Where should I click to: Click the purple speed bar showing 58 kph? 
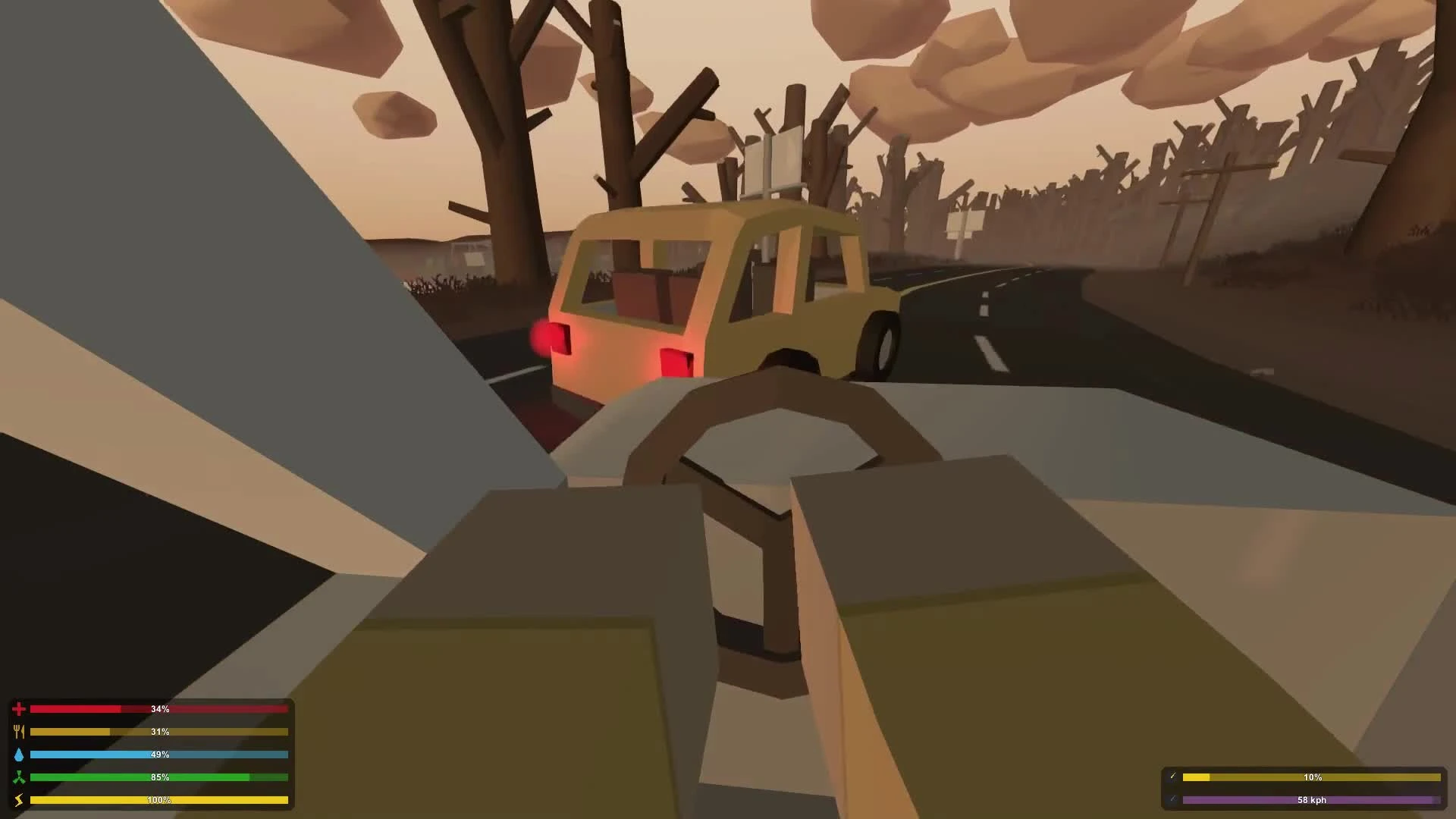point(1312,799)
